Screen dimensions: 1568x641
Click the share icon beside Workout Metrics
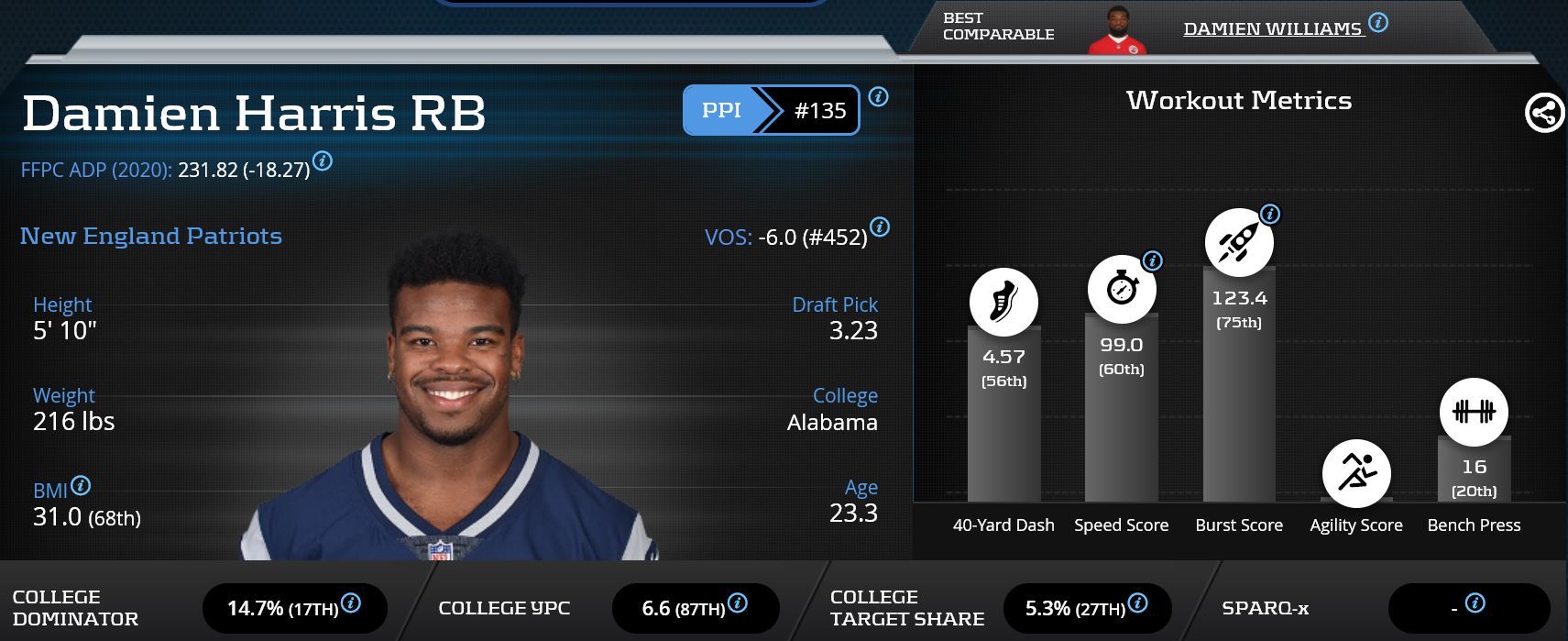tap(1544, 114)
